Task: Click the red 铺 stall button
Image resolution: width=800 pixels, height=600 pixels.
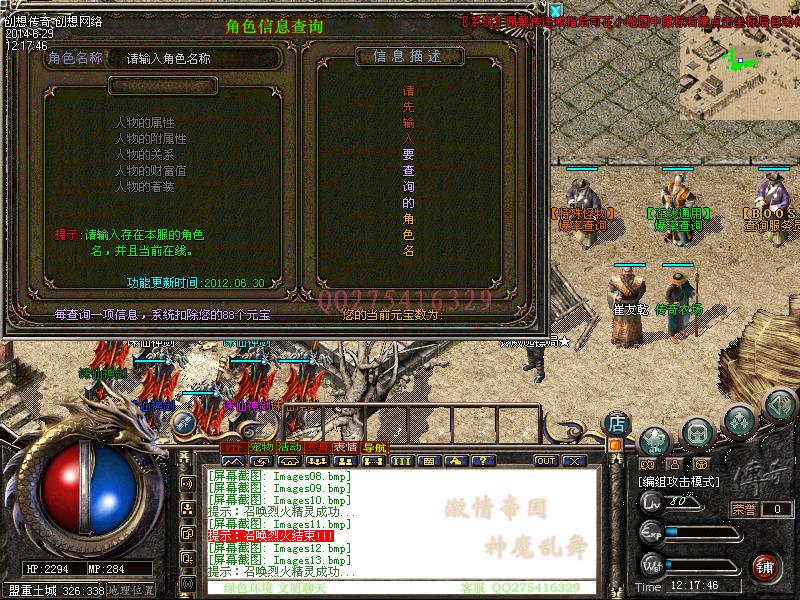Action: (x=765, y=566)
